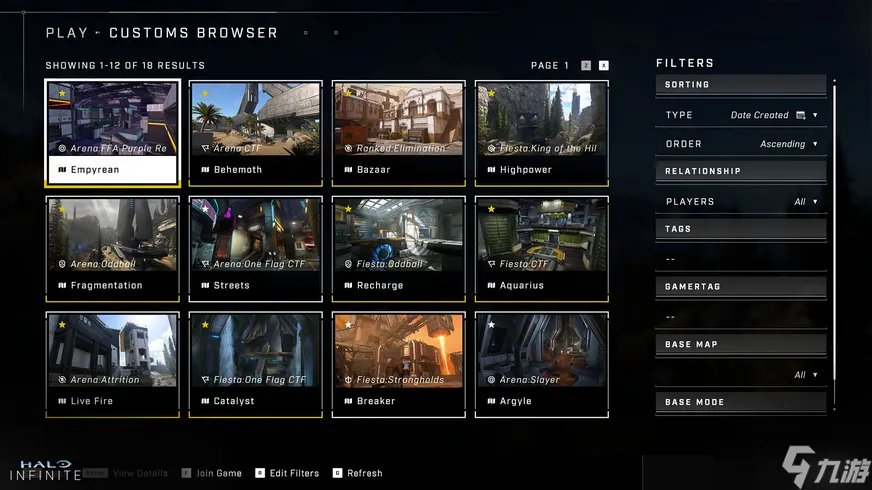Refresh the customs browser list
Viewport: 872px width, 490px height.
[x=358, y=473]
